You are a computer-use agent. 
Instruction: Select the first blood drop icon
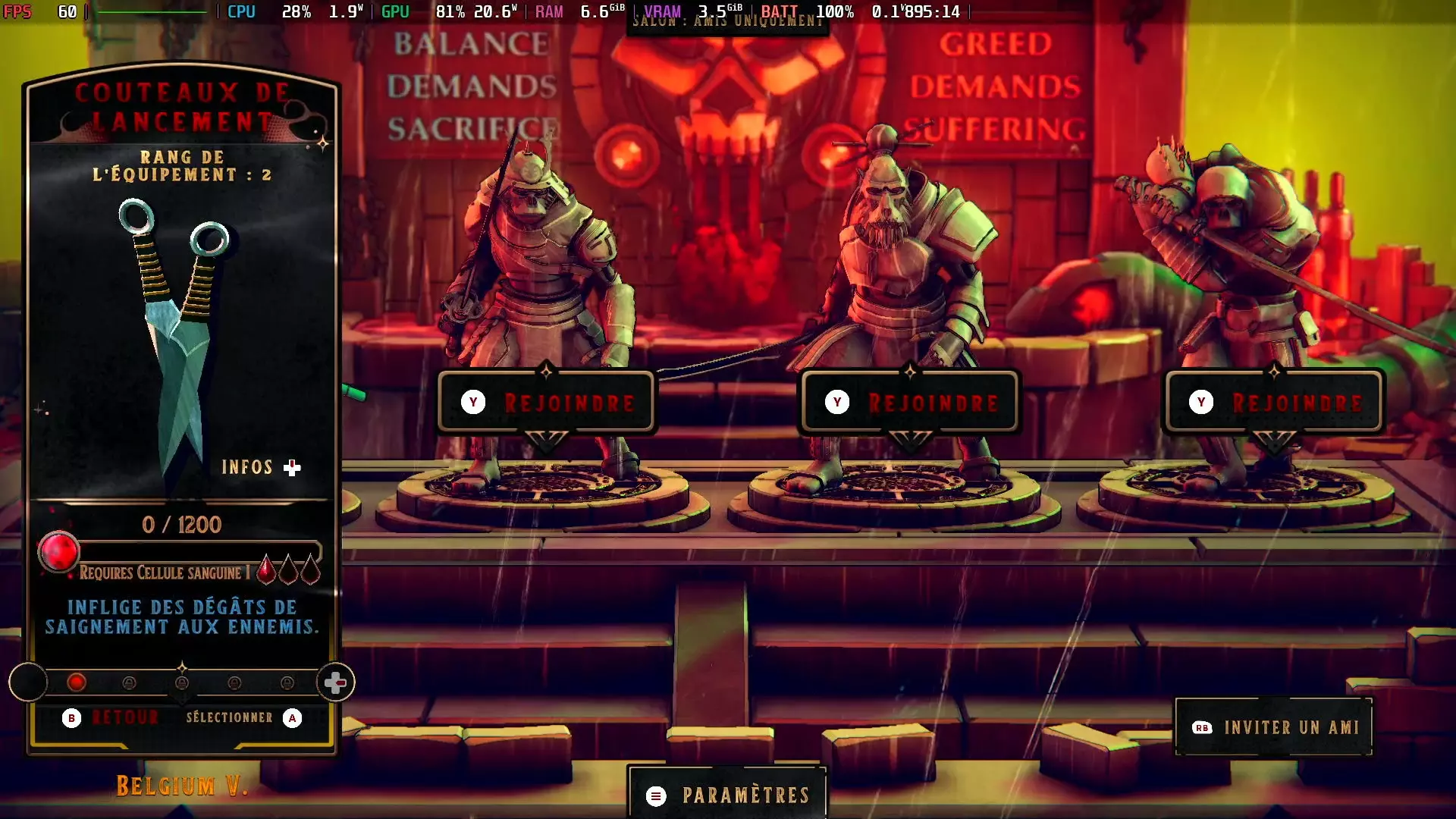click(265, 573)
